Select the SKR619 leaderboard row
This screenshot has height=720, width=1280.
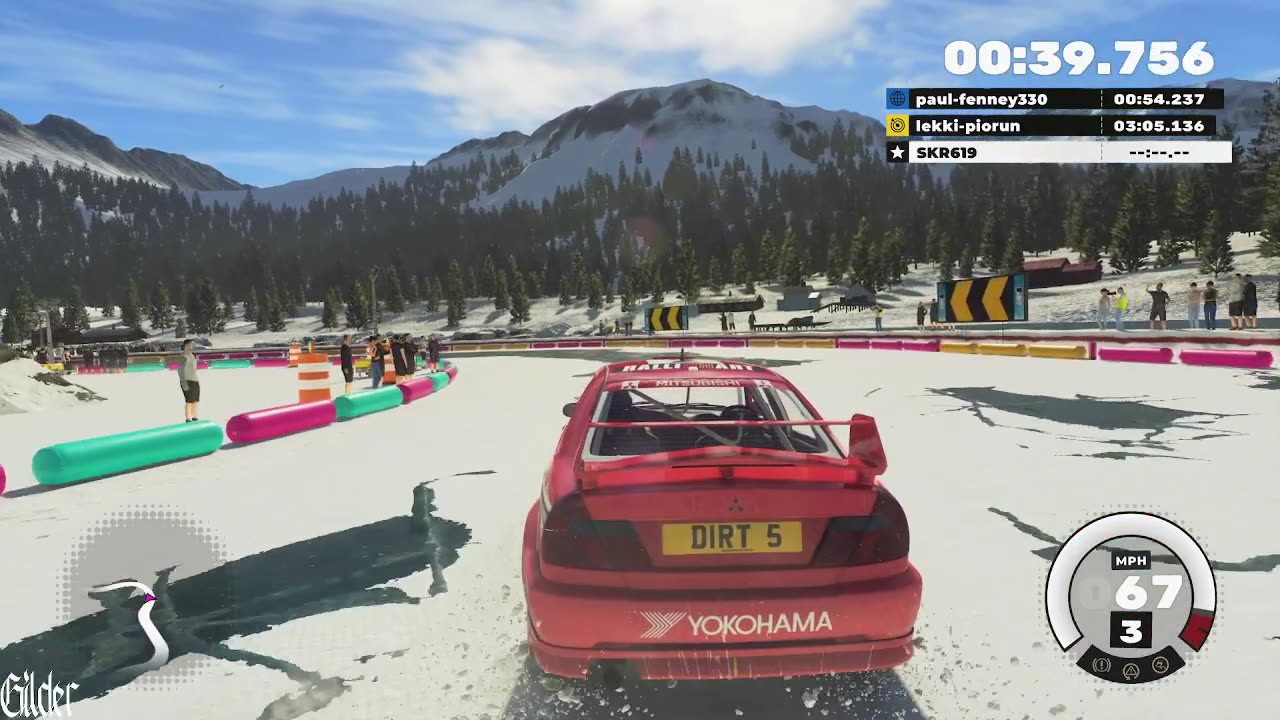click(x=1058, y=152)
